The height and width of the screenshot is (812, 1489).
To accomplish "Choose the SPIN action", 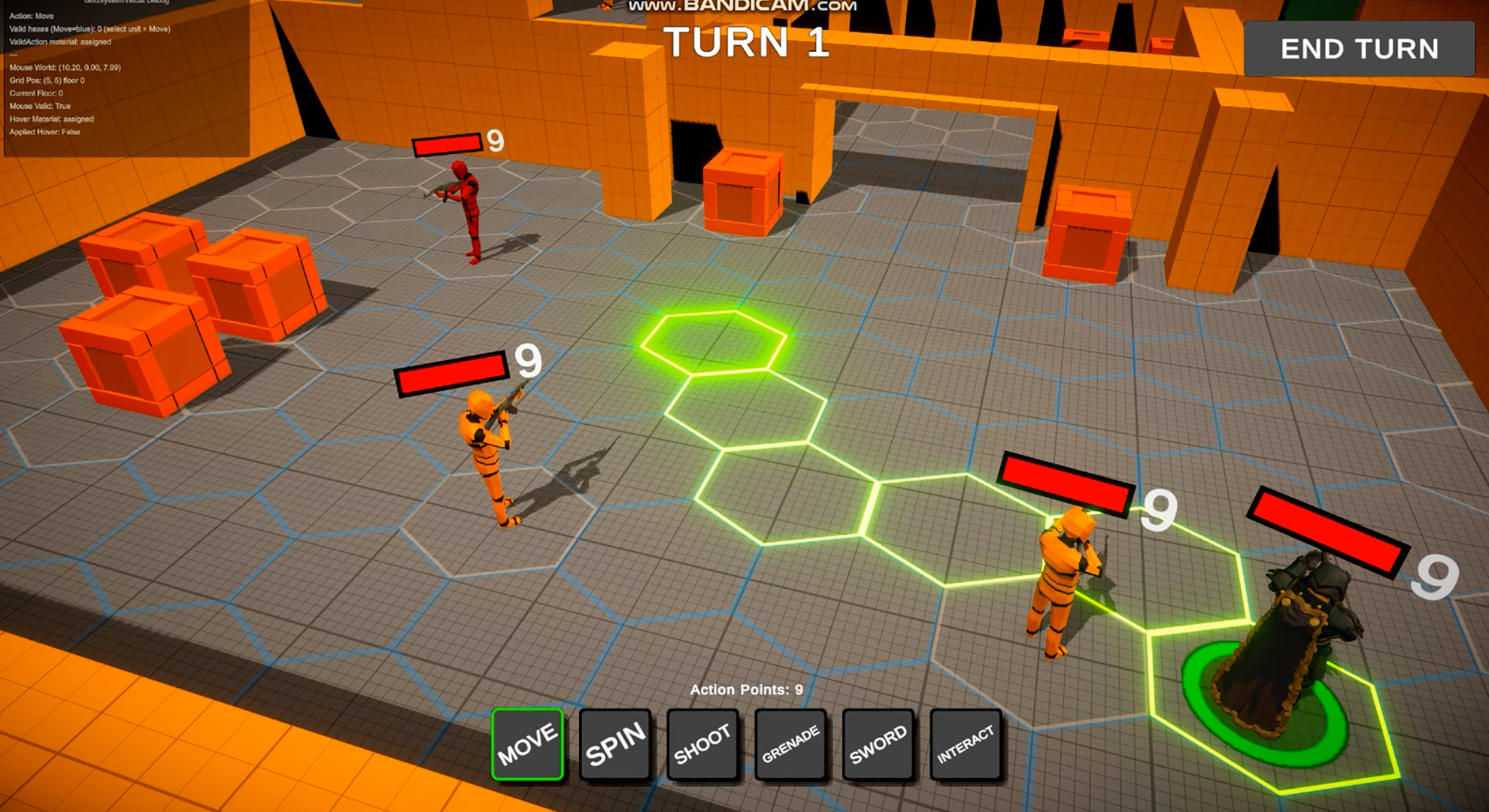I will click(615, 744).
